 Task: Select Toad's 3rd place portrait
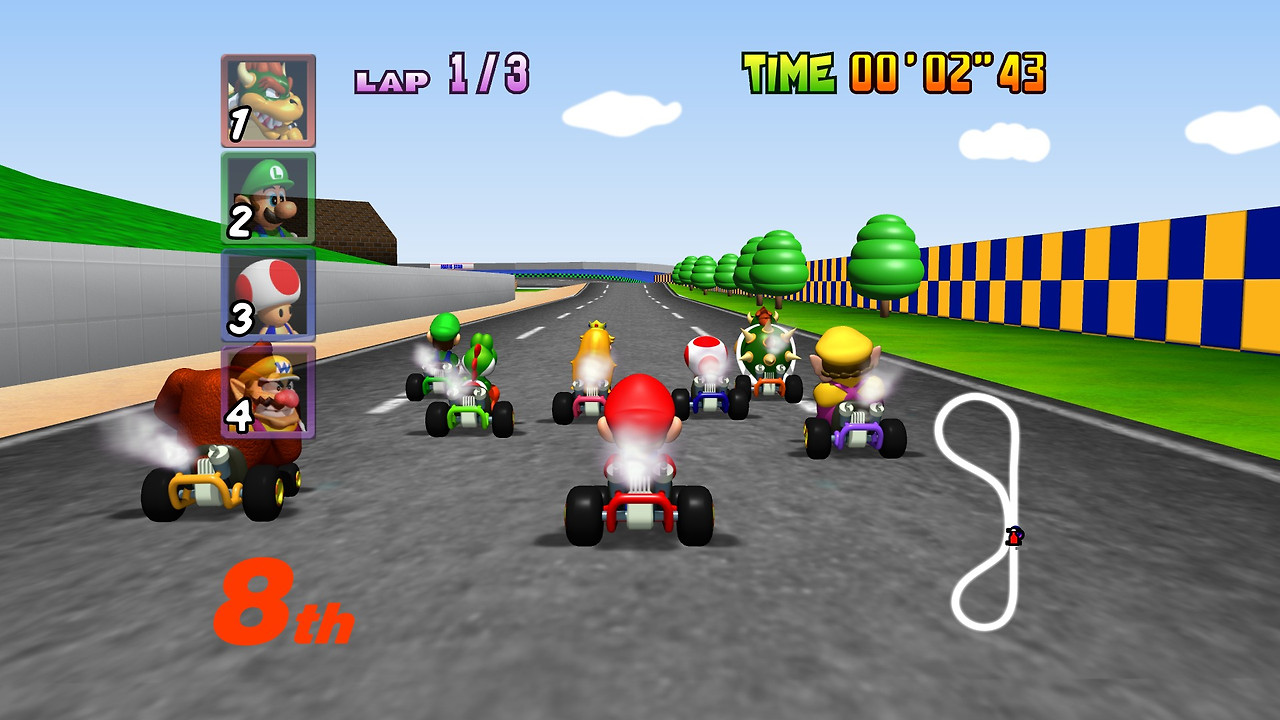[x=266, y=298]
